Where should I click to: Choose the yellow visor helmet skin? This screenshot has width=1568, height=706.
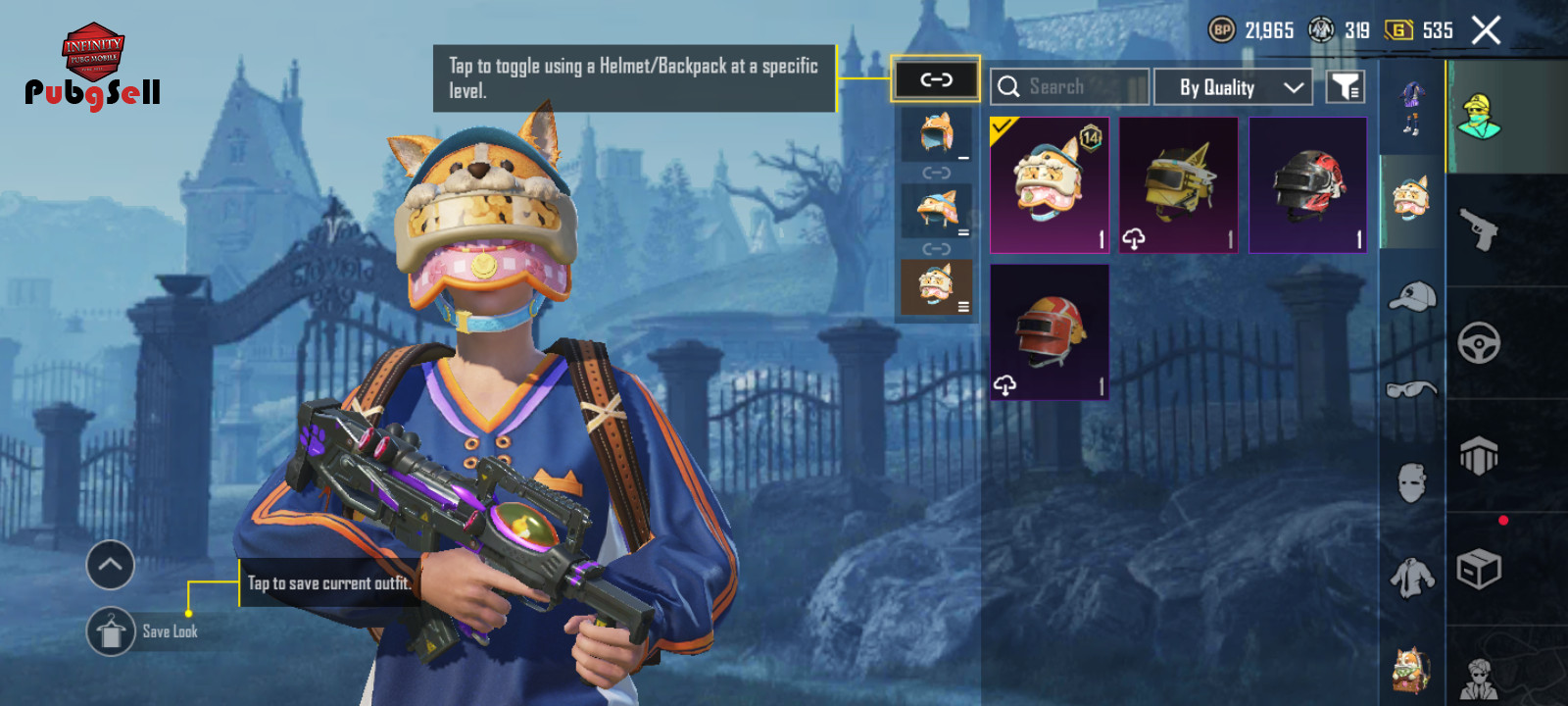[x=1179, y=185]
